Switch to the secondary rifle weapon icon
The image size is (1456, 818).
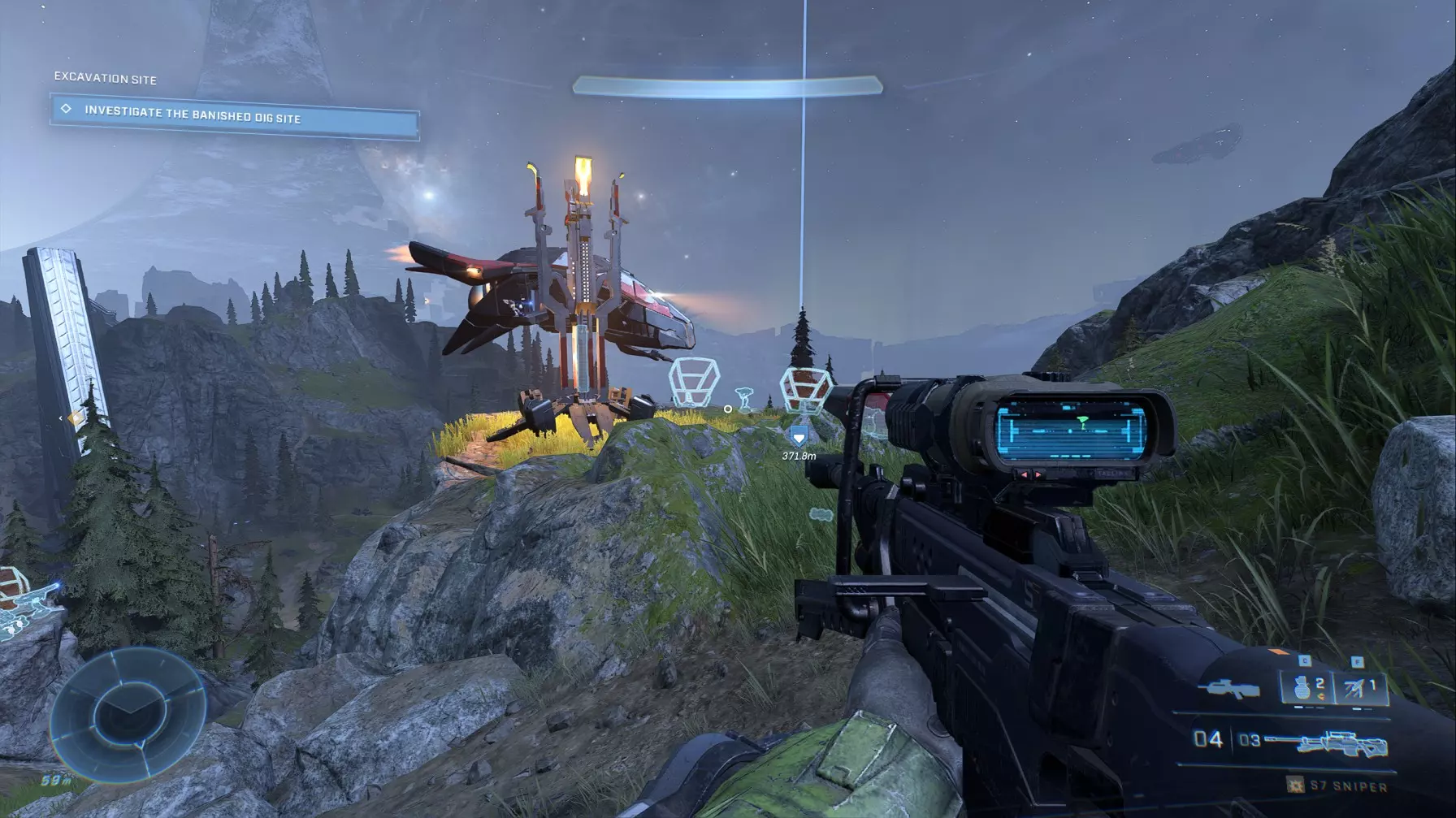click(x=1228, y=690)
